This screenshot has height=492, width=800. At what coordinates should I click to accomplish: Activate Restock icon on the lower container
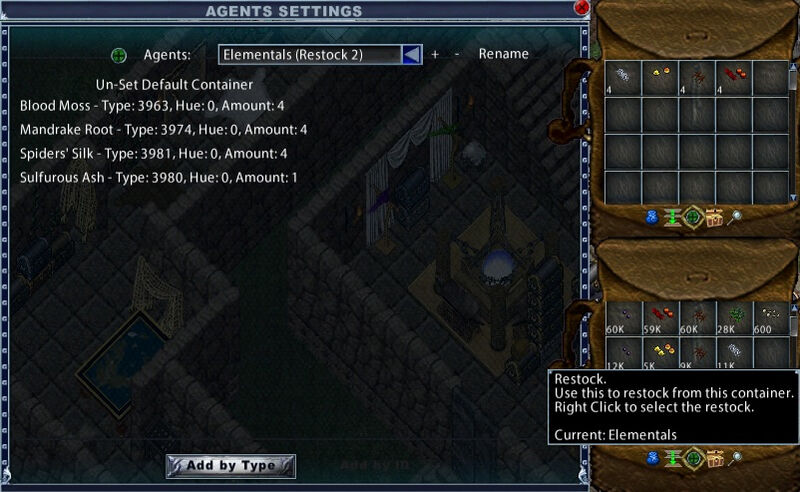tap(693, 458)
